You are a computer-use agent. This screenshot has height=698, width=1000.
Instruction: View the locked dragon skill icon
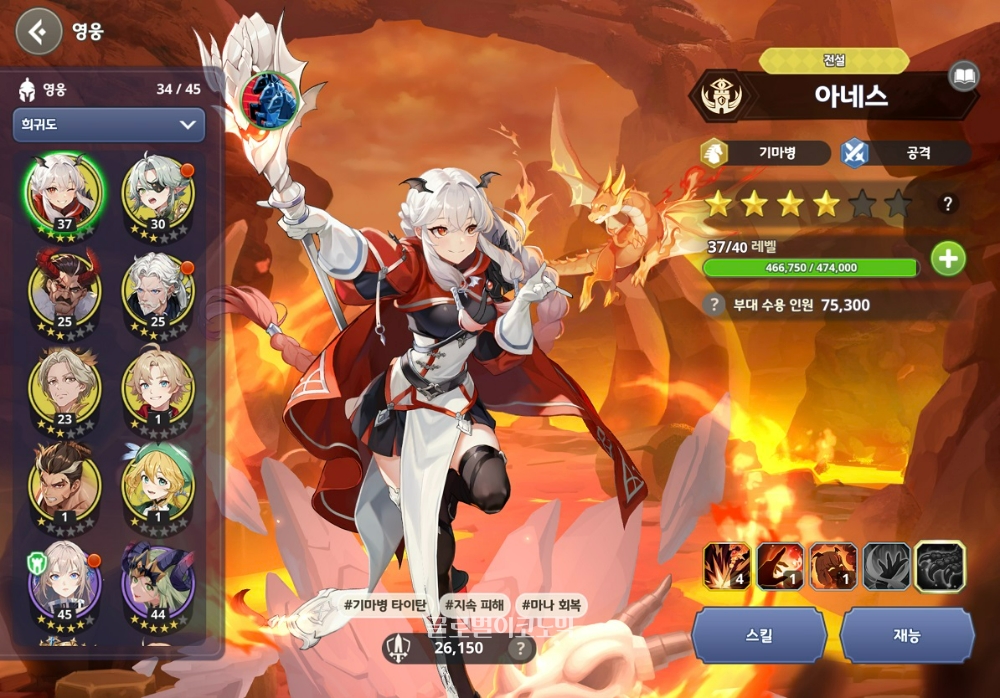tap(940, 566)
